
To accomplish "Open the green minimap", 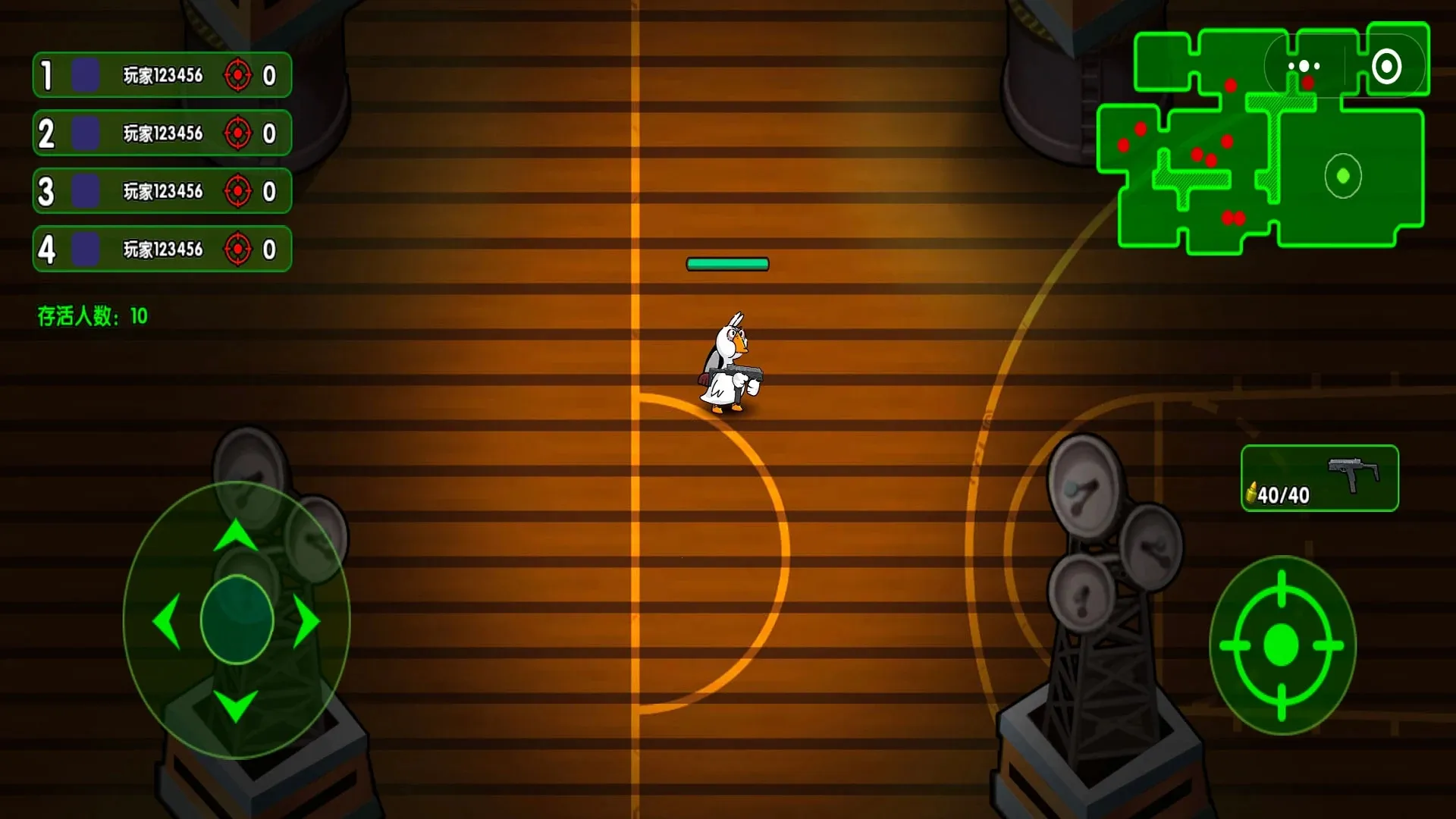I will click(1213, 174).
